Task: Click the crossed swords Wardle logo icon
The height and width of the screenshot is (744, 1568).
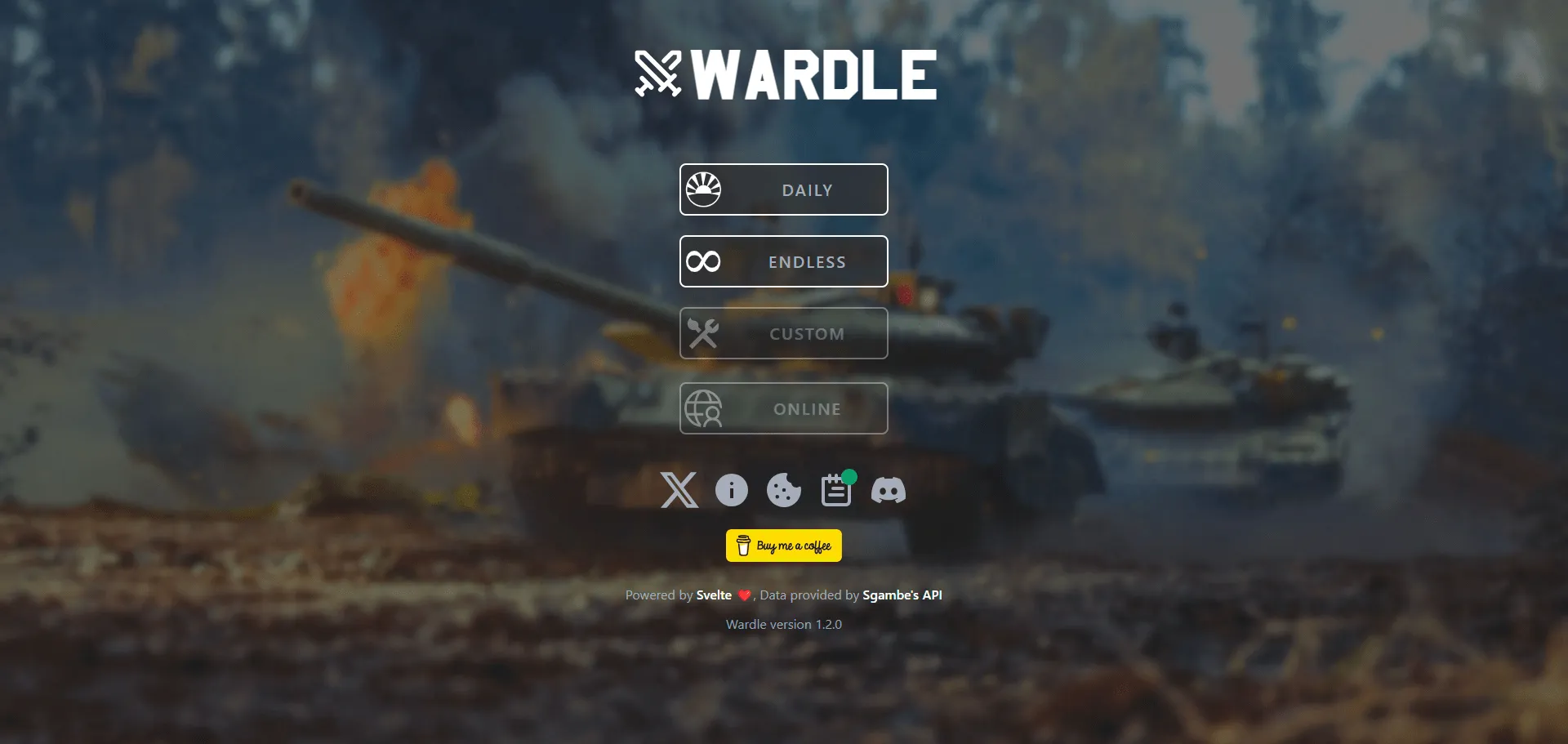Action: coord(658,74)
